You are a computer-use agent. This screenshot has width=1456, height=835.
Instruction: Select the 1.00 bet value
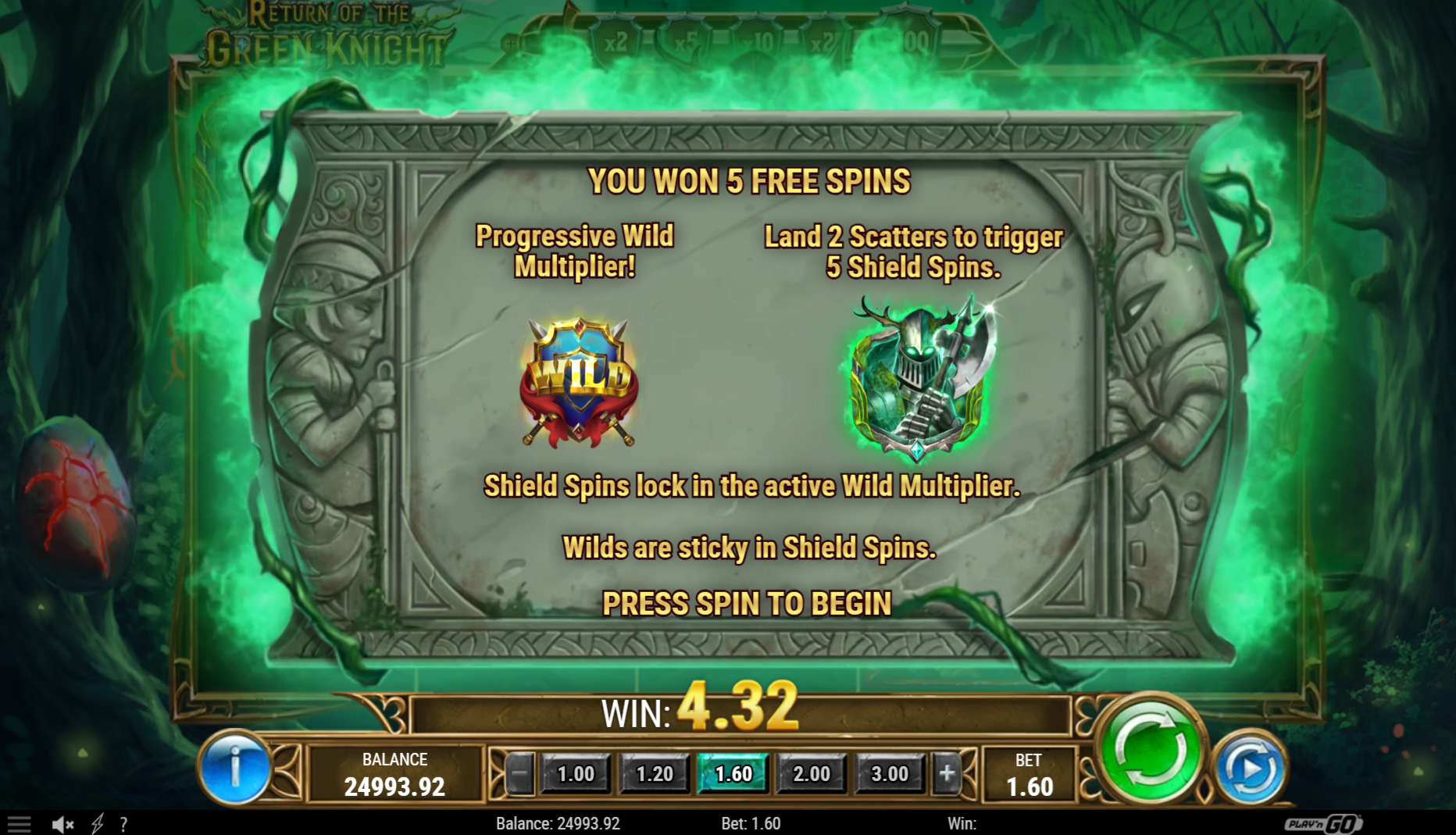(576, 773)
